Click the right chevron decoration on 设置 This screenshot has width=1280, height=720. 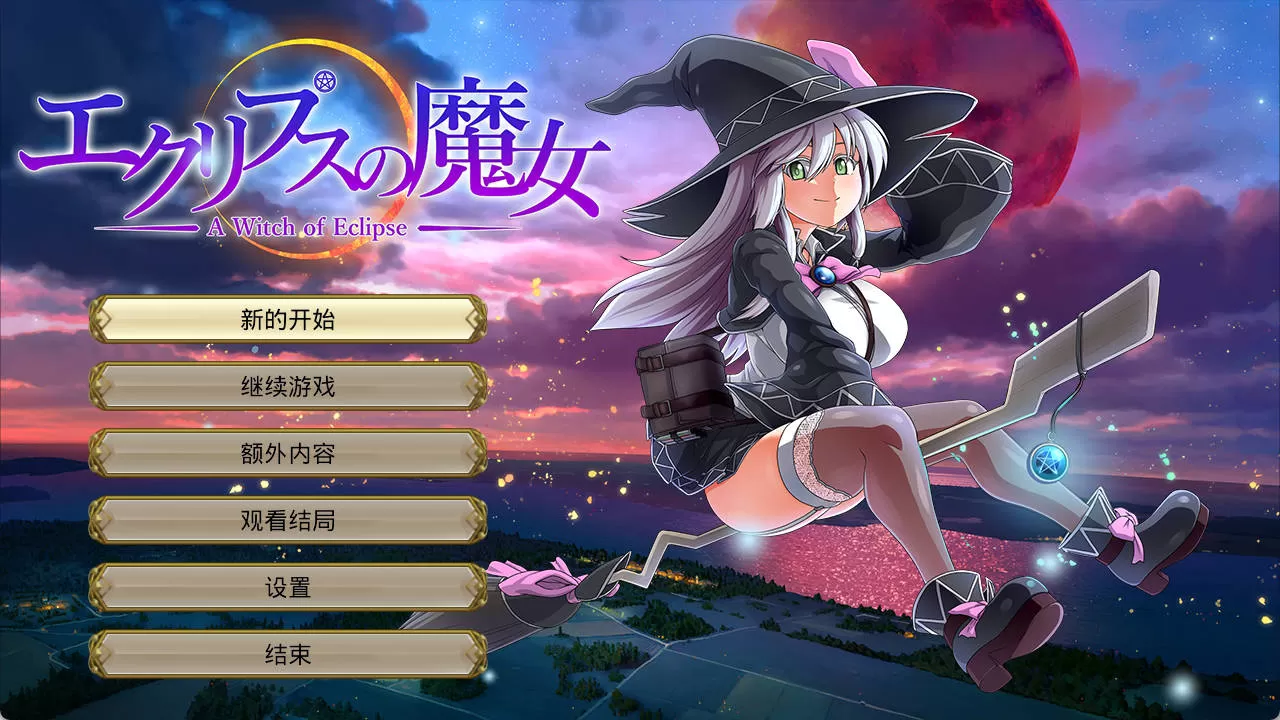[x=477, y=587]
